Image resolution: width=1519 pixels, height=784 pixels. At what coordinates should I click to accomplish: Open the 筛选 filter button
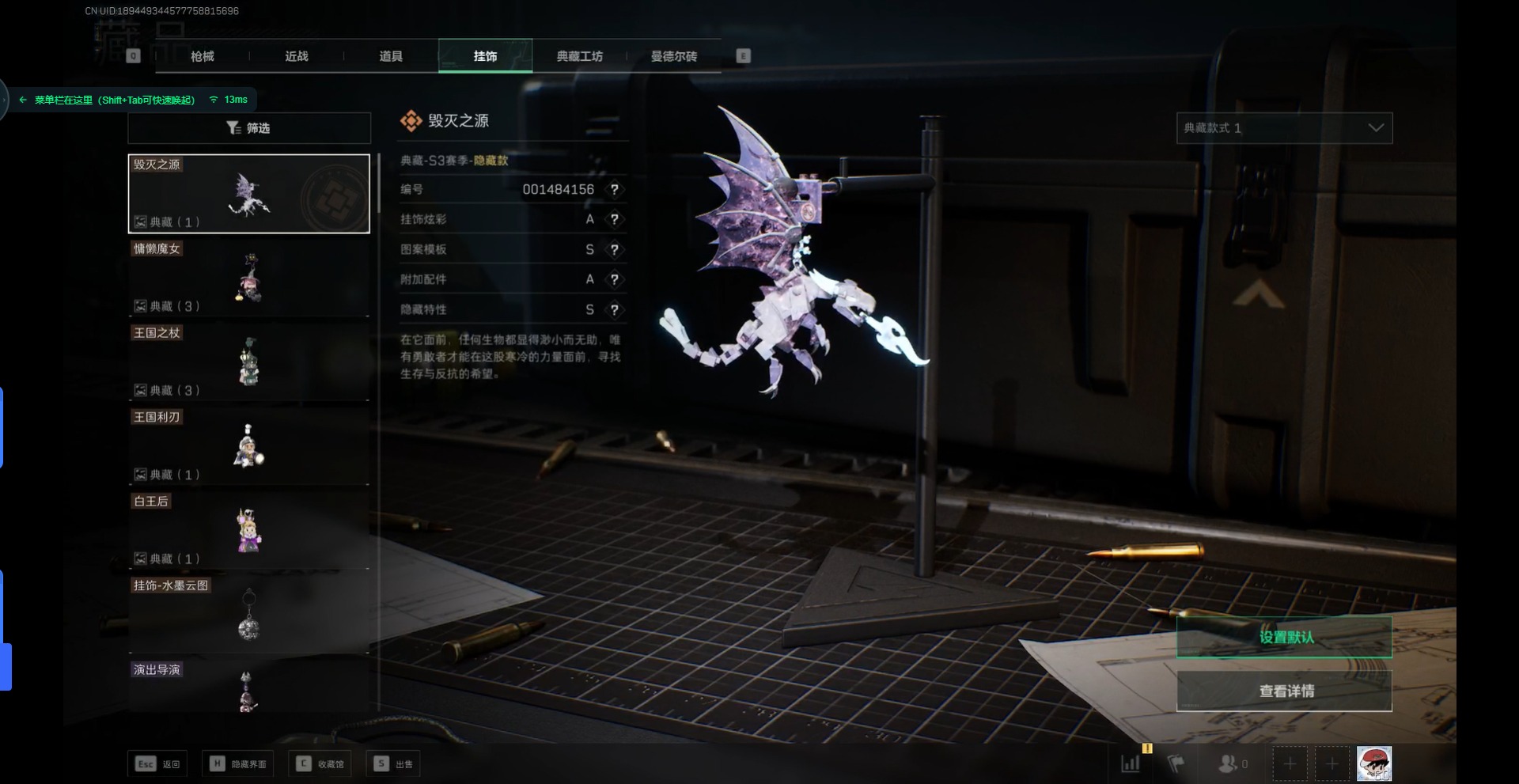point(249,128)
